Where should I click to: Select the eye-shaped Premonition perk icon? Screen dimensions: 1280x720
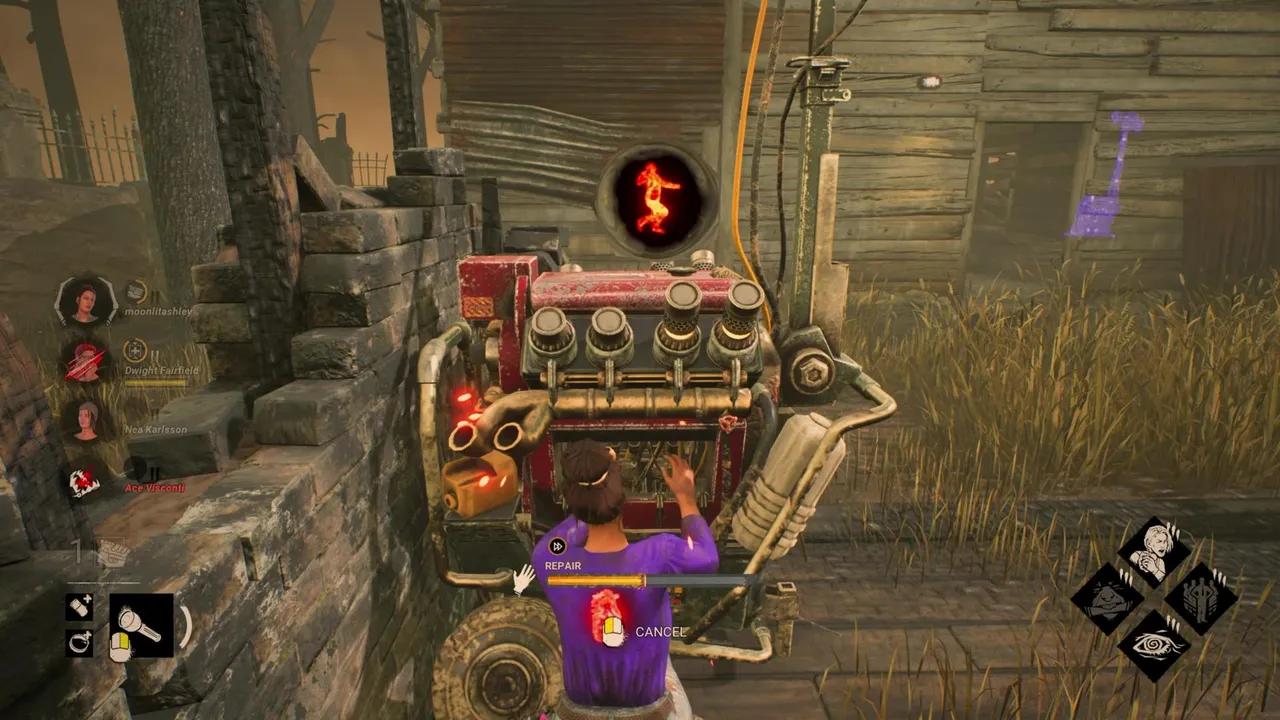pos(1157,646)
